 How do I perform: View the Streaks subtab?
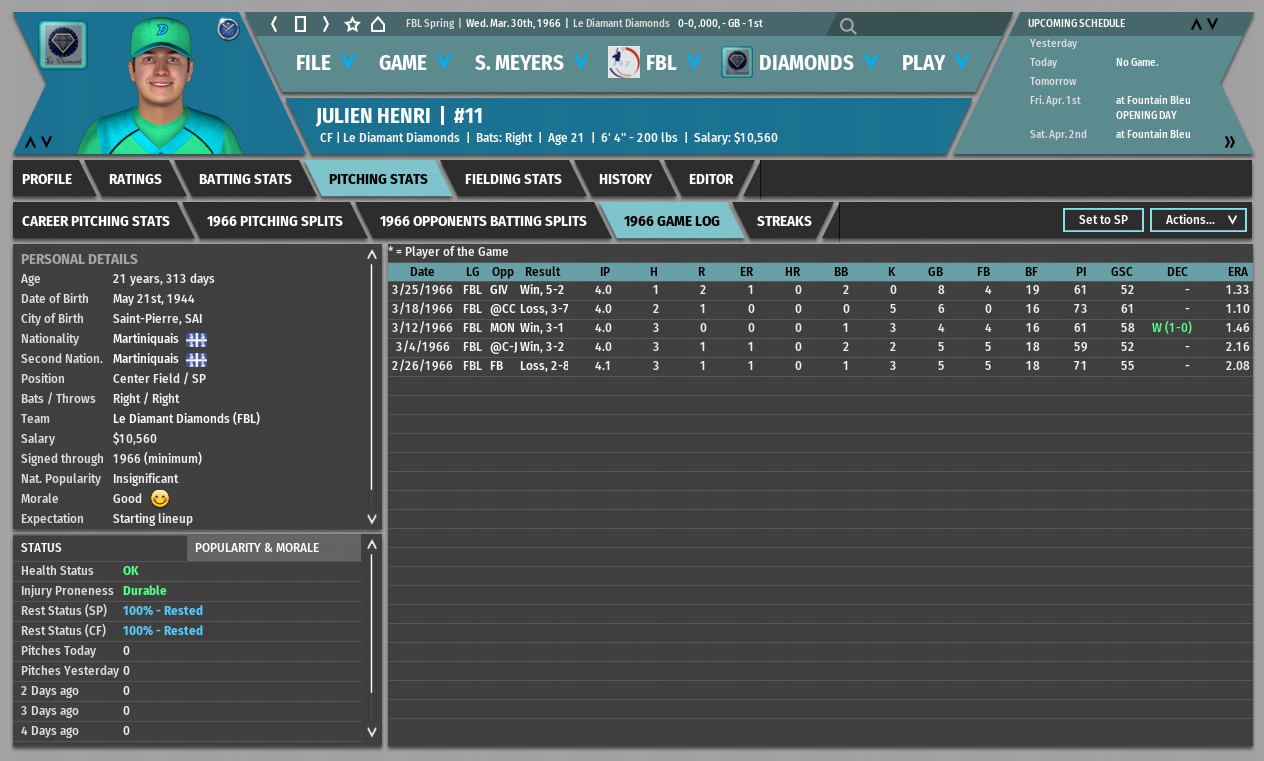[784, 221]
